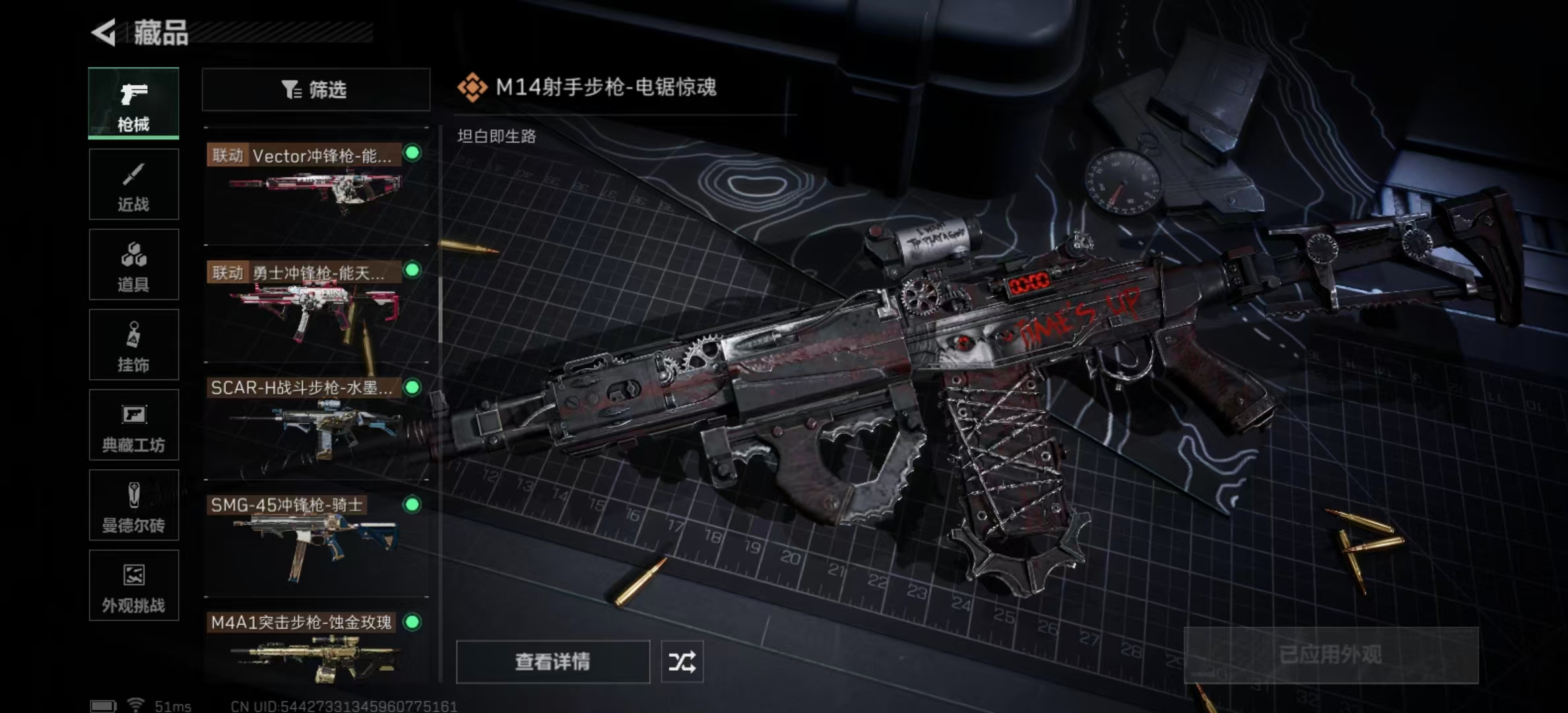Switch to the 曼德尔砖 tab
The height and width of the screenshot is (713, 1568).
pyautogui.click(x=133, y=506)
